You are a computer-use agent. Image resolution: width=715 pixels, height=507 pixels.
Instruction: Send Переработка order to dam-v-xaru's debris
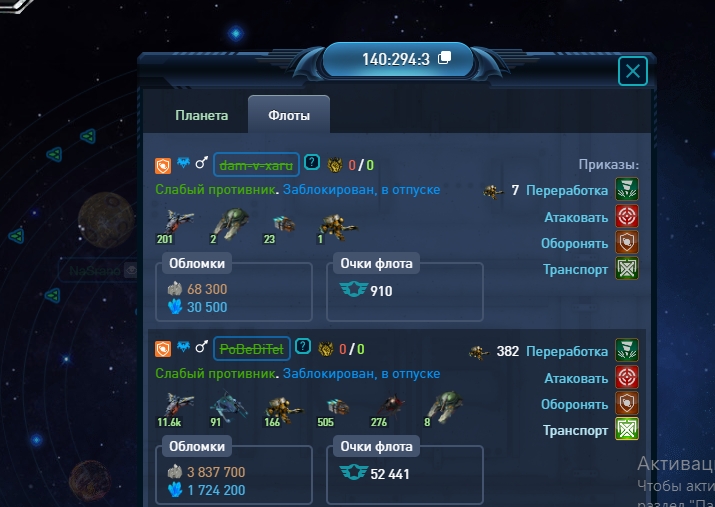(627, 191)
